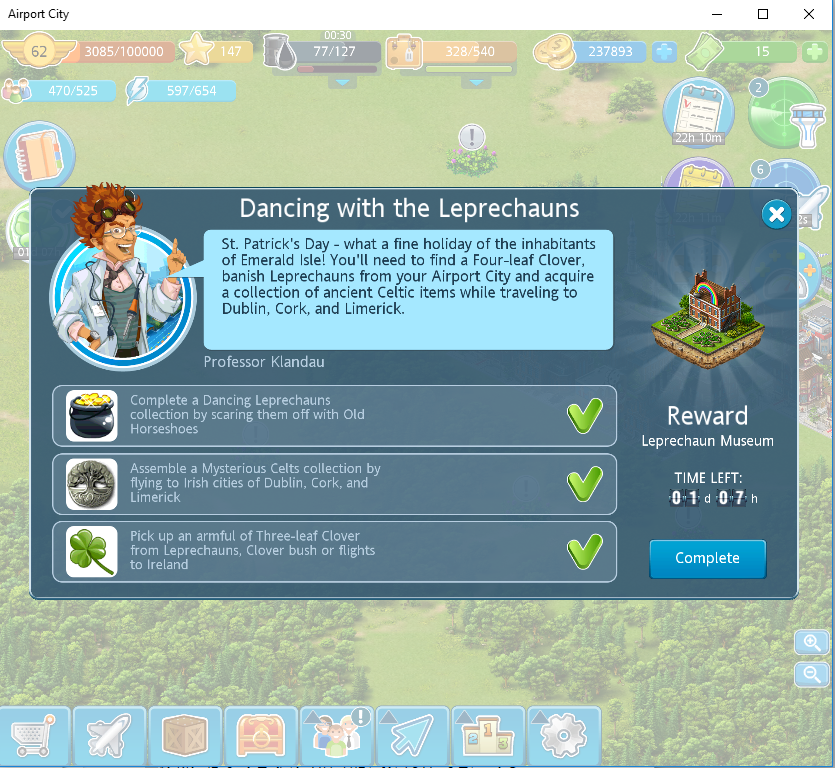The image size is (835, 768).
Task: Show the podium rankings leaderboard
Action: click(488, 737)
